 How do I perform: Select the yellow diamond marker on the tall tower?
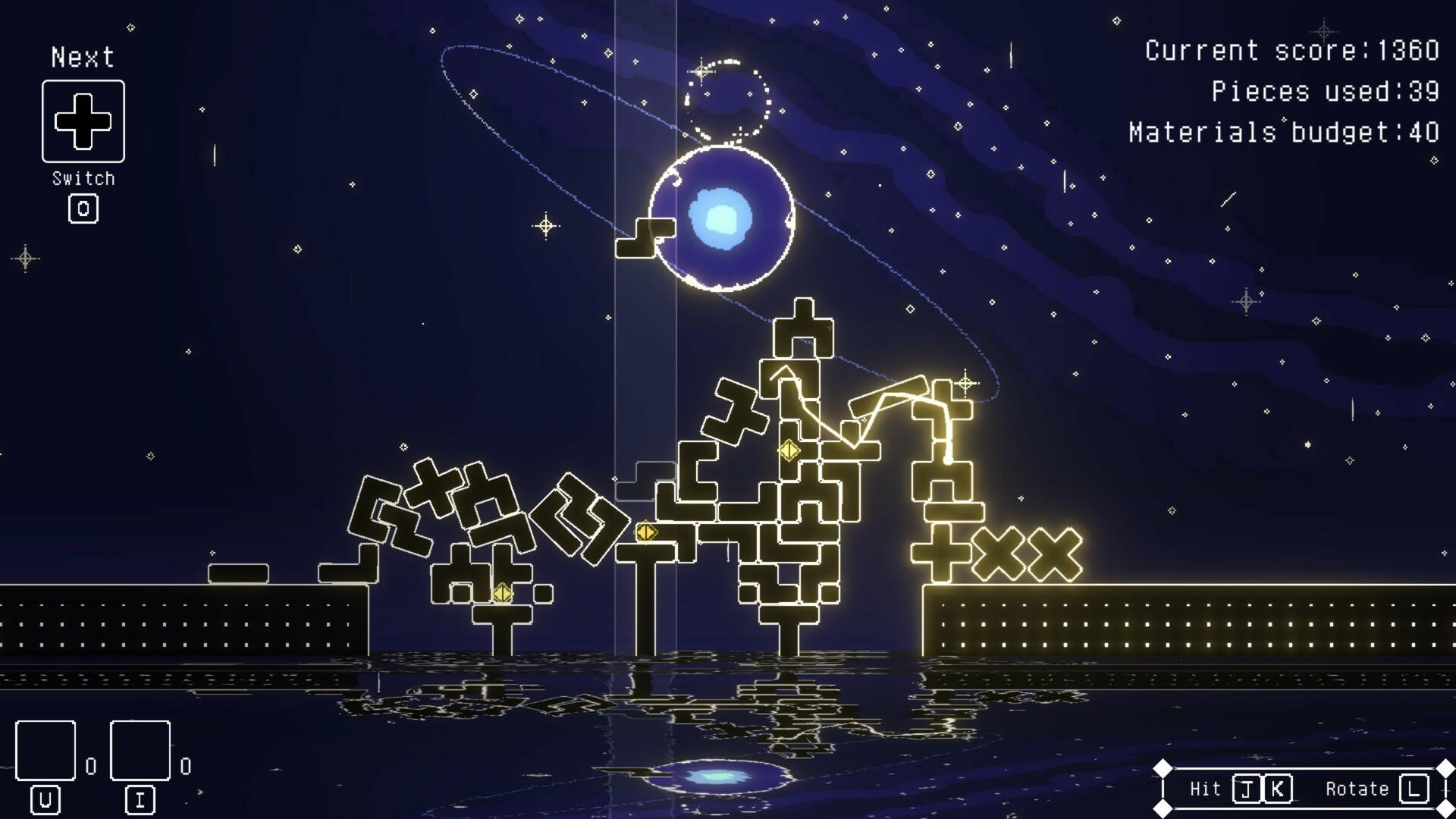[x=787, y=450]
